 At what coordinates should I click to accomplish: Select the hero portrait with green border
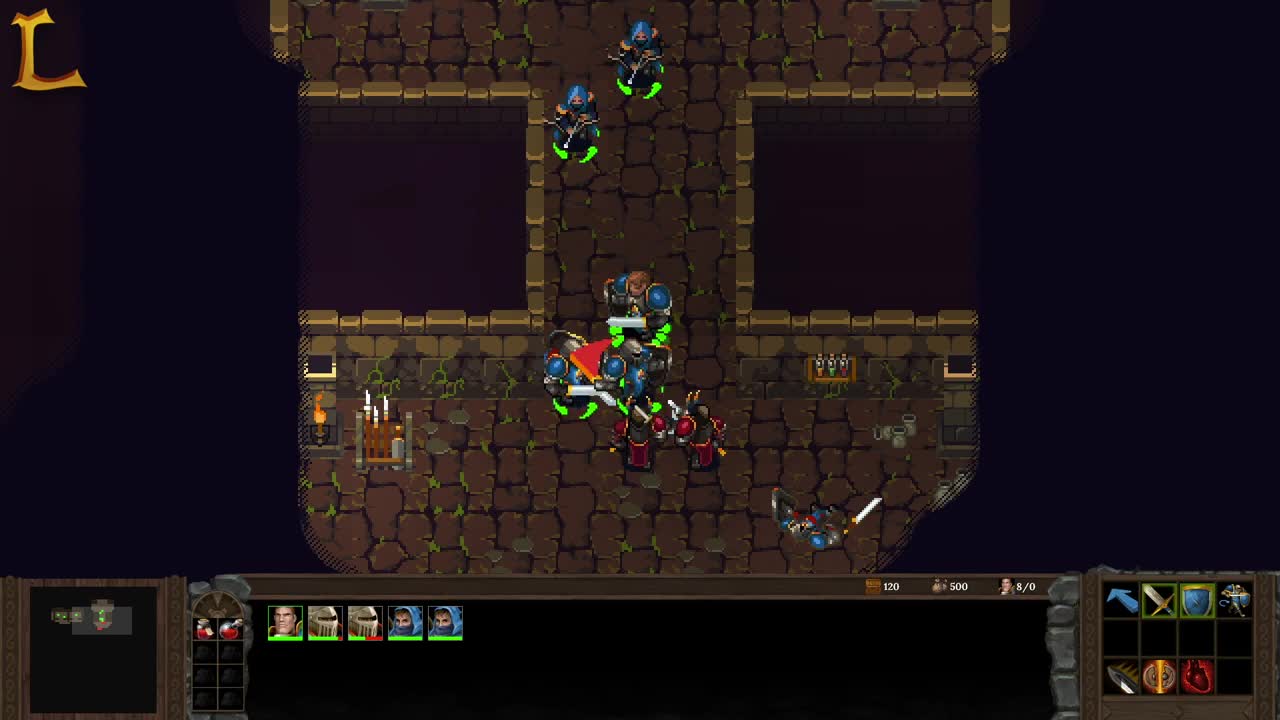click(x=286, y=621)
